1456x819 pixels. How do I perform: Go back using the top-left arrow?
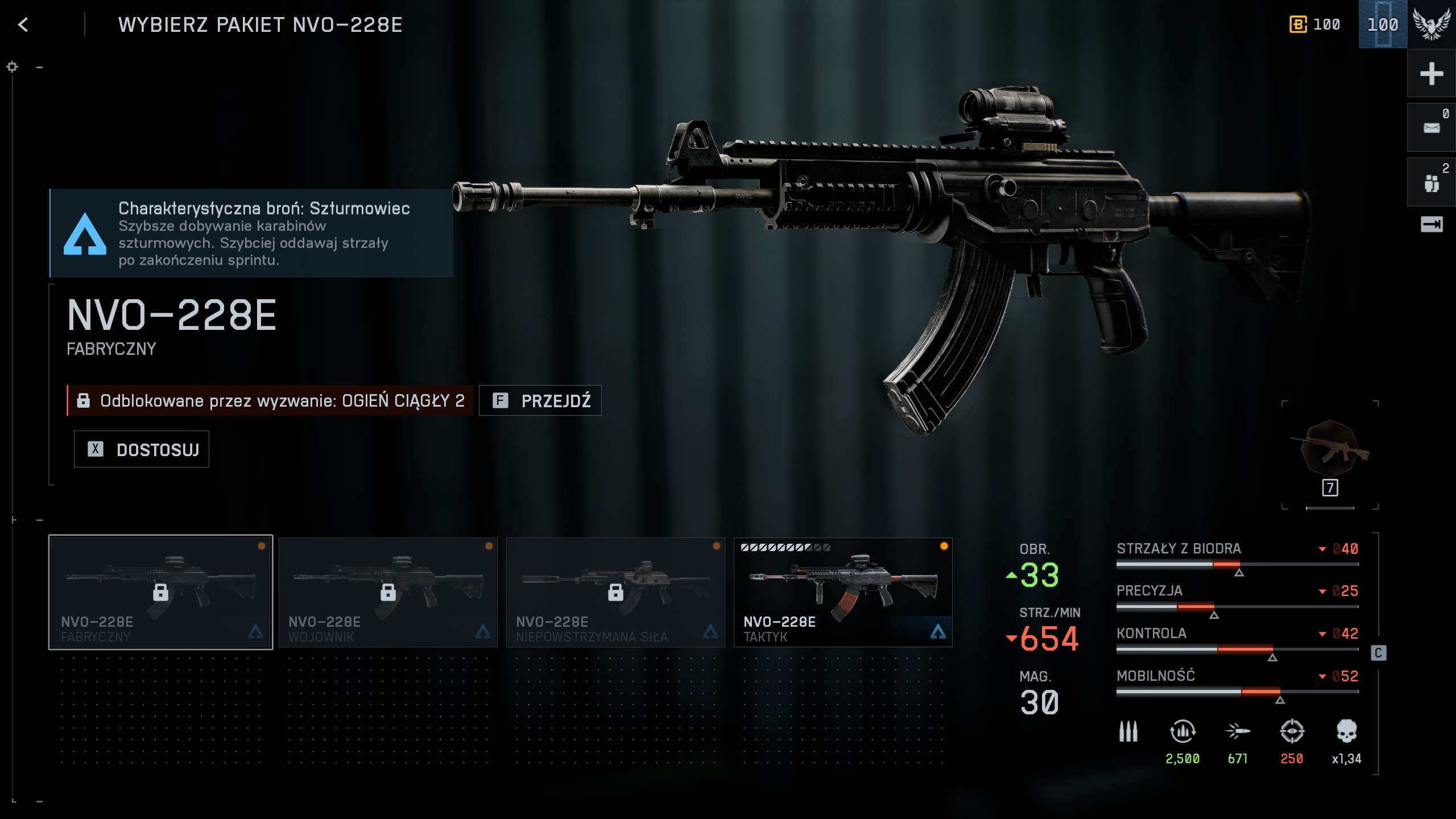coord(23,24)
